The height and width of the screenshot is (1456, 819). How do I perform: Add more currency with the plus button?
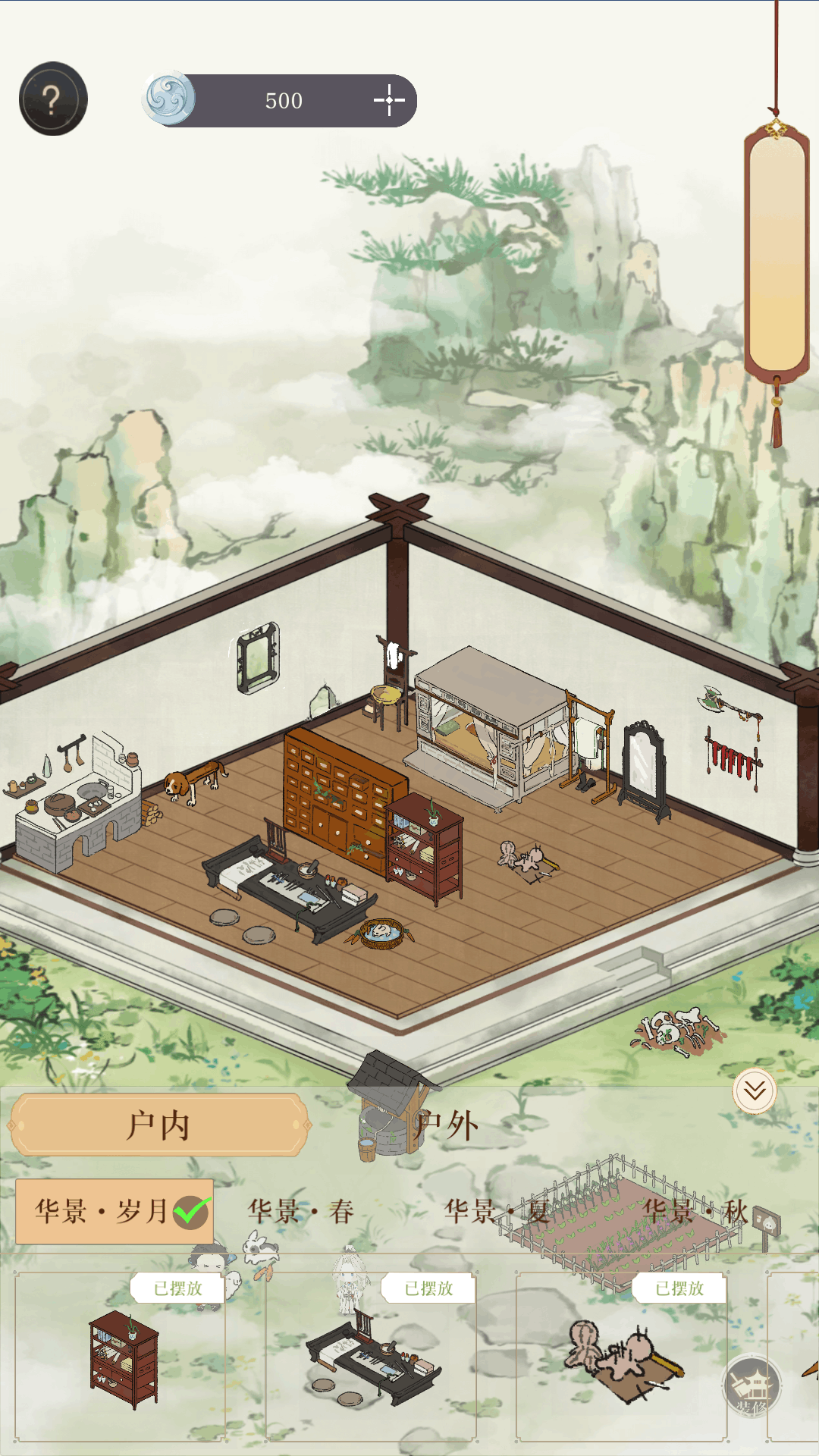click(390, 100)
